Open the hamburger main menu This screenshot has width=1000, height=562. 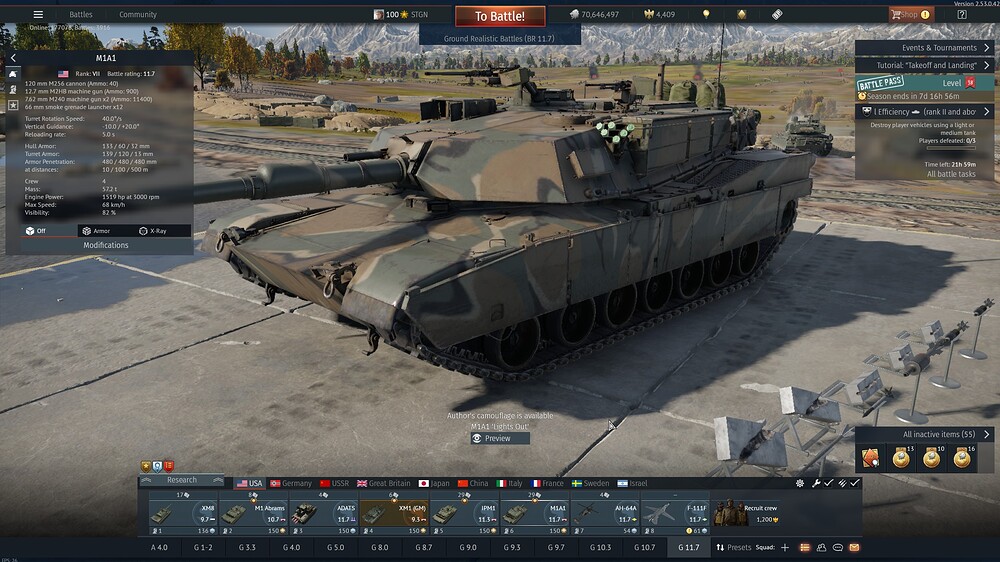[38, 15]
